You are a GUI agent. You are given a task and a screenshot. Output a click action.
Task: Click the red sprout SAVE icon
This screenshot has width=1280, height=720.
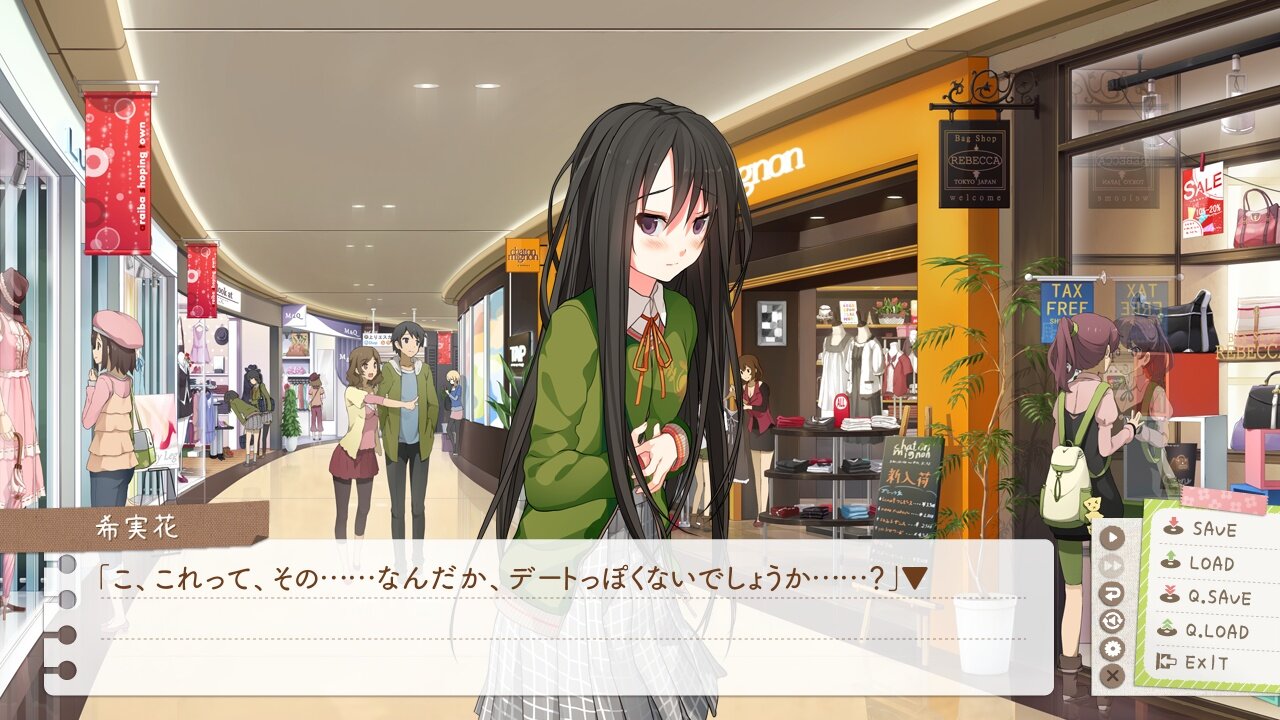[x=1172, y=529]
